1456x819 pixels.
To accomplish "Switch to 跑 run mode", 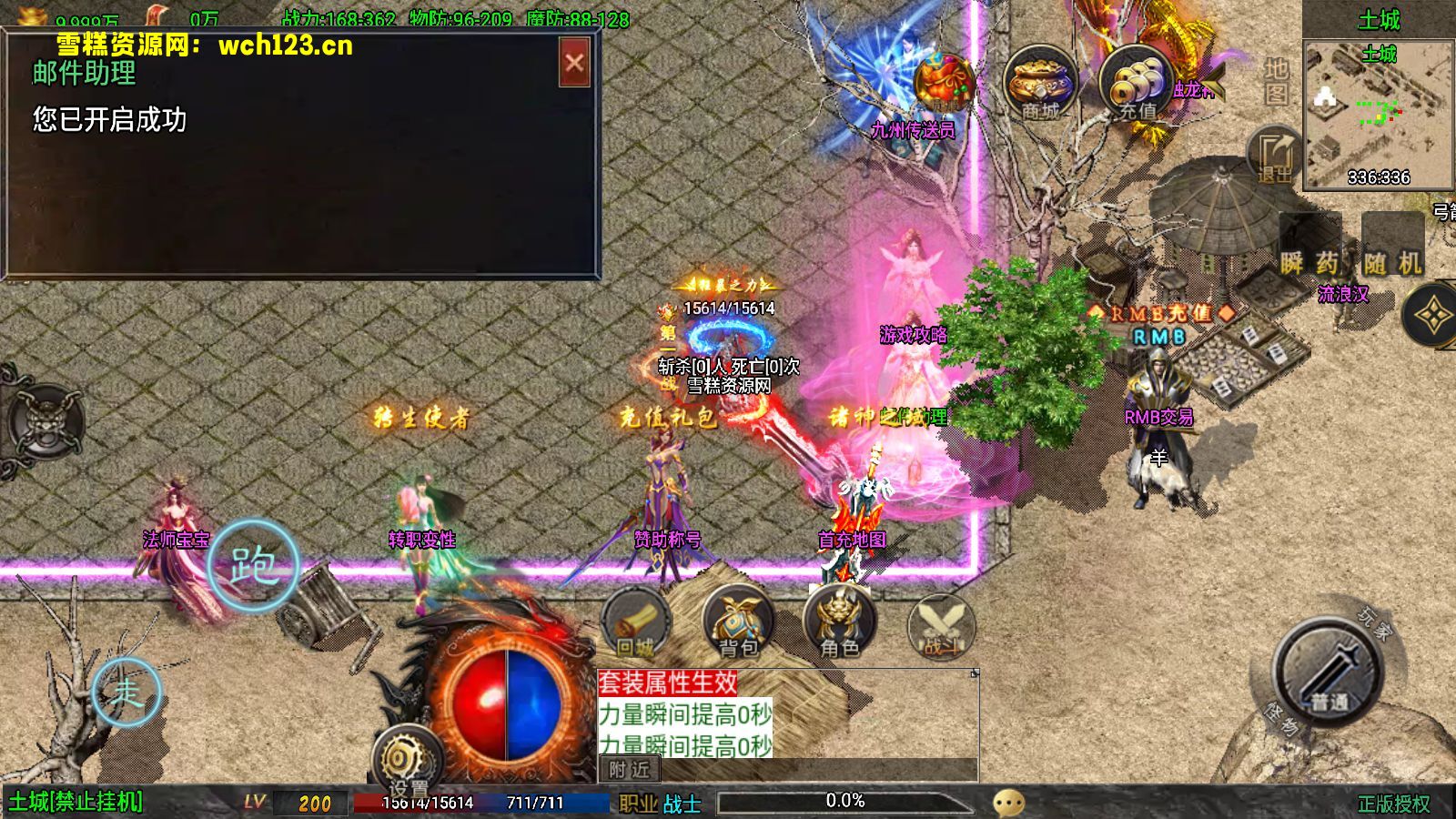I will coord(253,565).
